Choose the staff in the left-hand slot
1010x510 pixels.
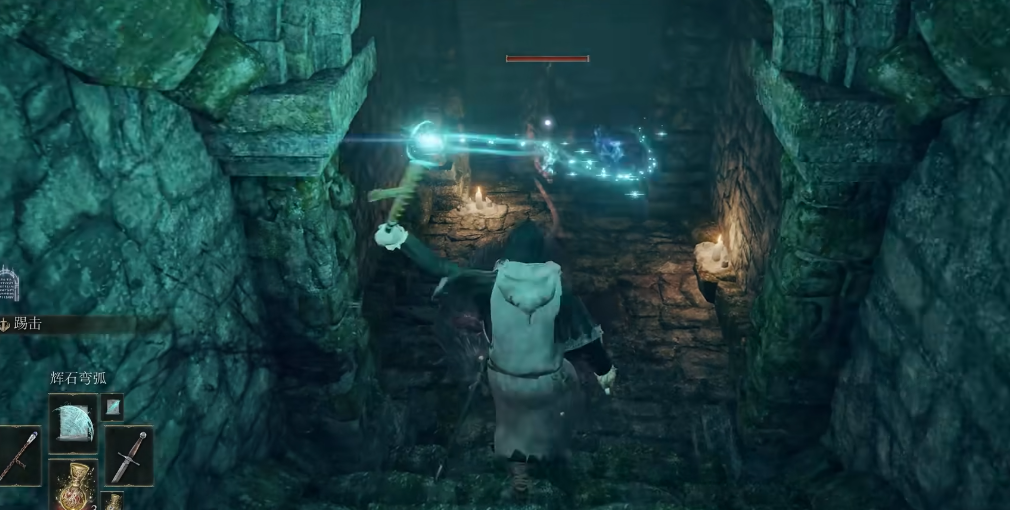coord(19,456)
